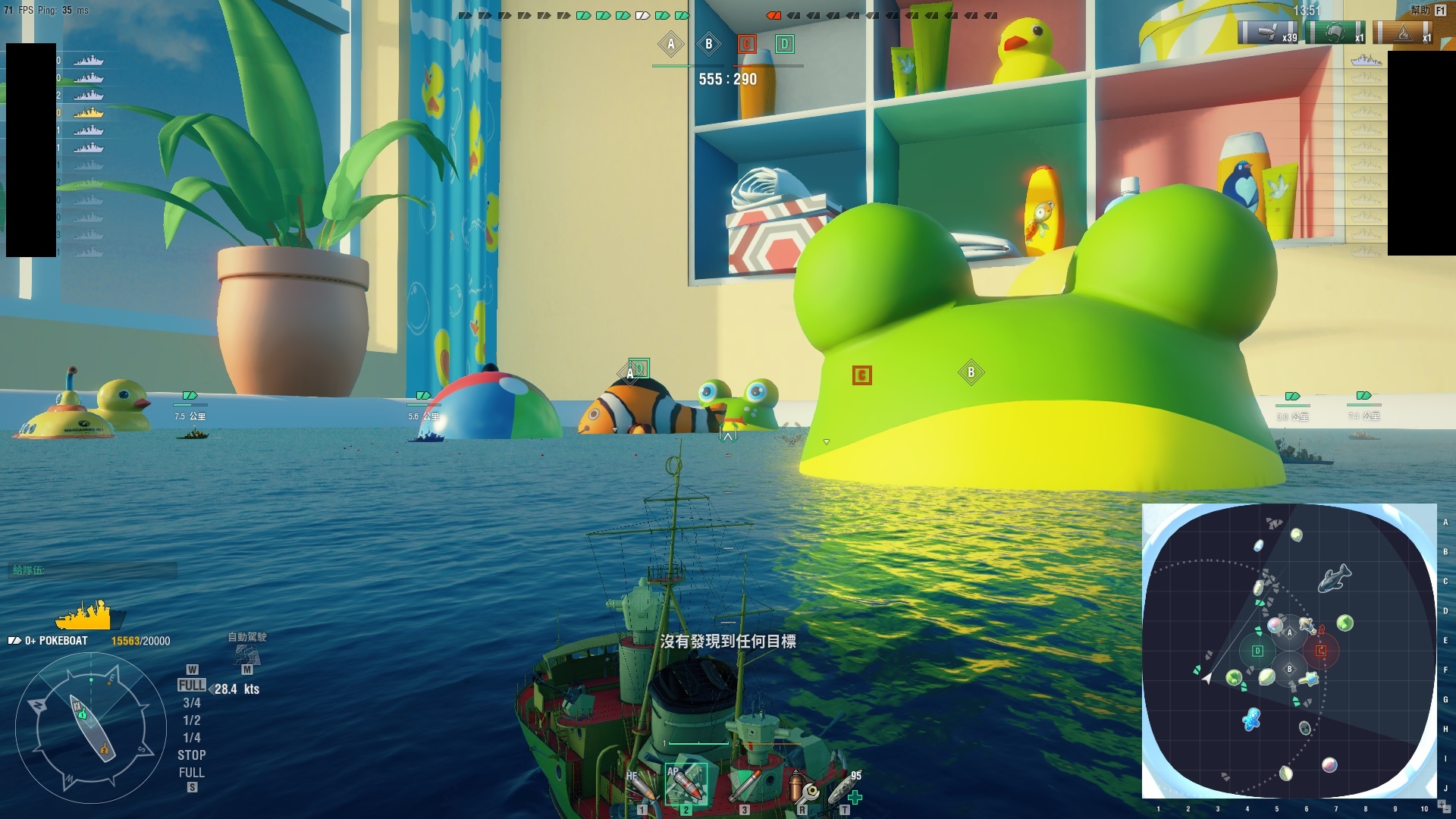The image size is (1456, 819).
Task: Use the repair consumable with green cross
Action: [x=845, y=789]
